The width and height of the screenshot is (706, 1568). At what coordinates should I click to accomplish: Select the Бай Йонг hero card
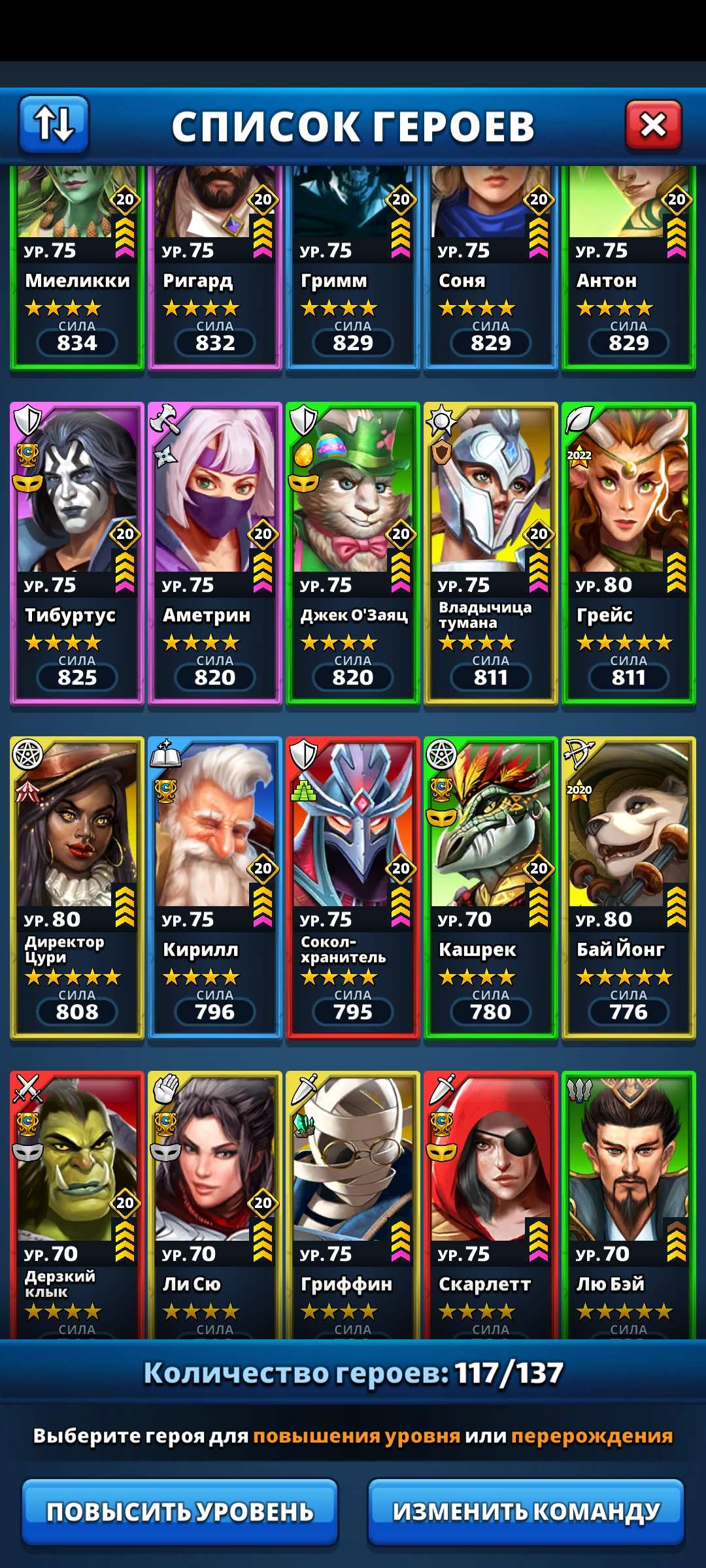tap(629, 887)
